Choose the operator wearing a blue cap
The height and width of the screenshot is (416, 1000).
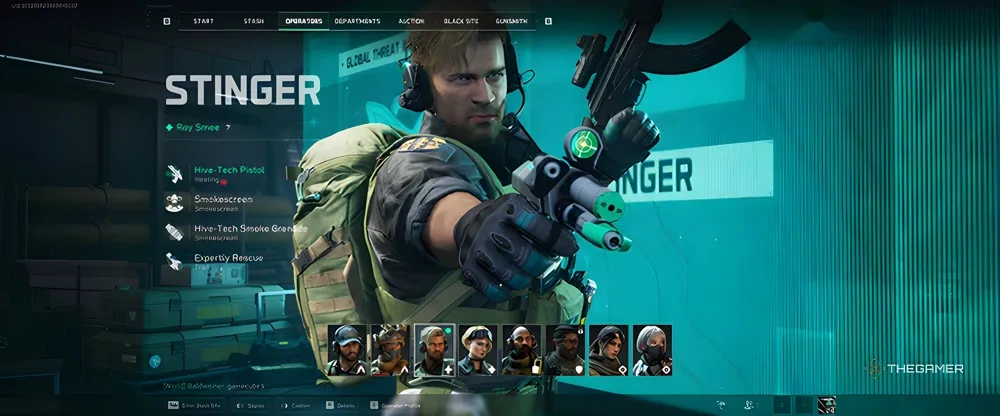[348, 350]
